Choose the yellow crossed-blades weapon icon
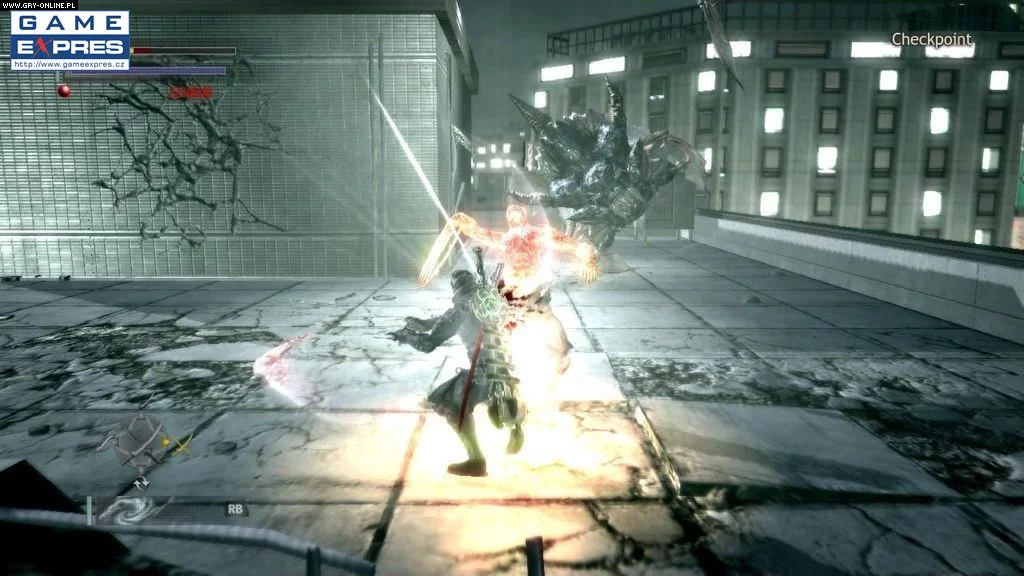Viewport: 1024px width, 576px height. point(181,447)
